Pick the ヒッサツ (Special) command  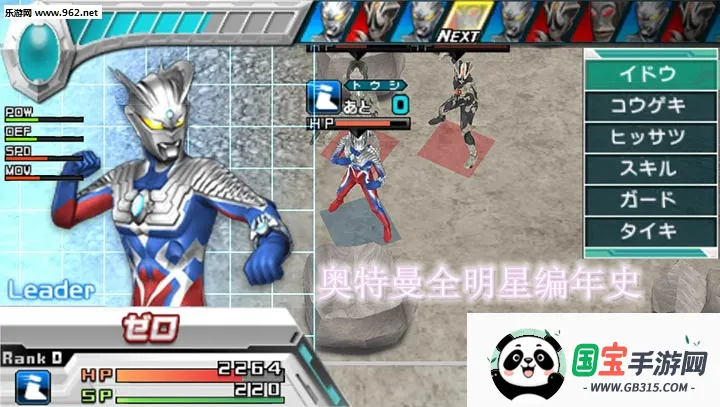tap(647, 136)
